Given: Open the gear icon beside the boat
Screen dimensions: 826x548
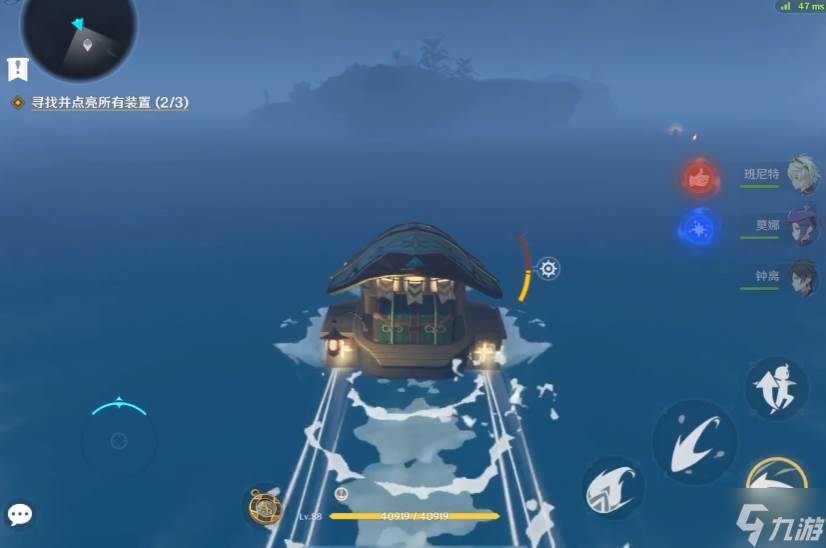Looking at the screenshot, I should click(548, 268).
